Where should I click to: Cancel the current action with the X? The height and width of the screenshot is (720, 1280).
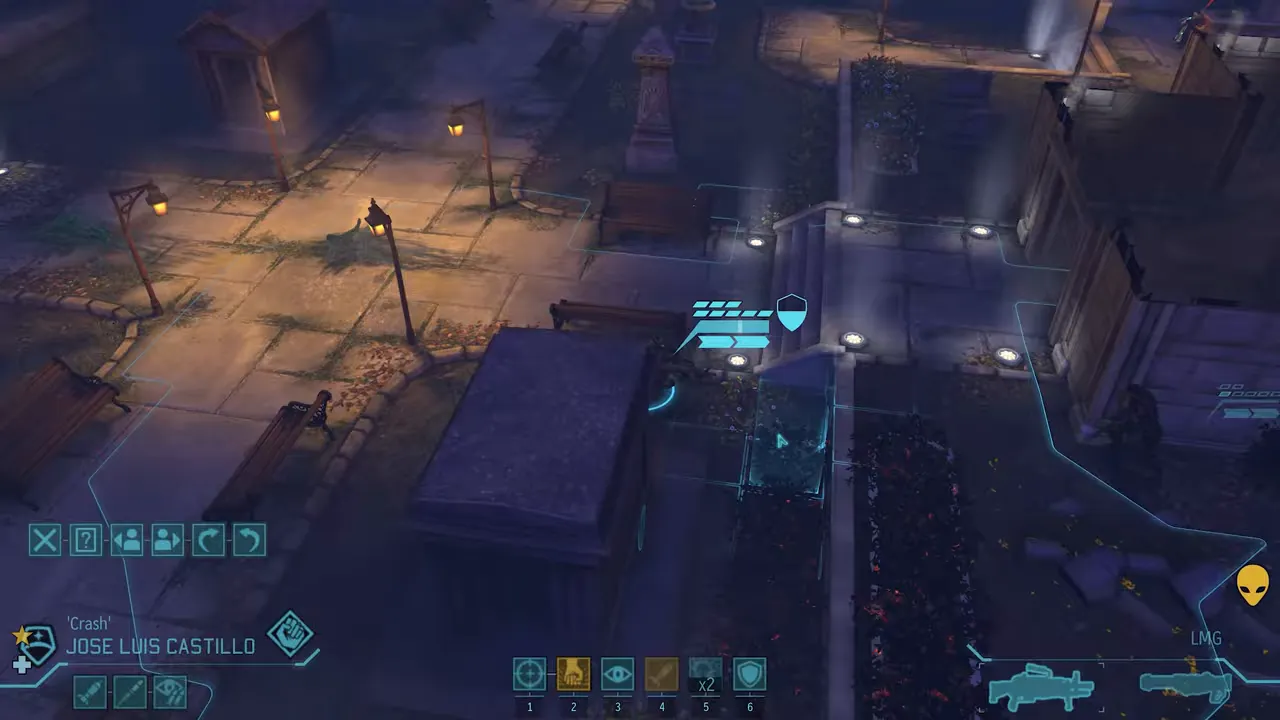pos(44,540)
